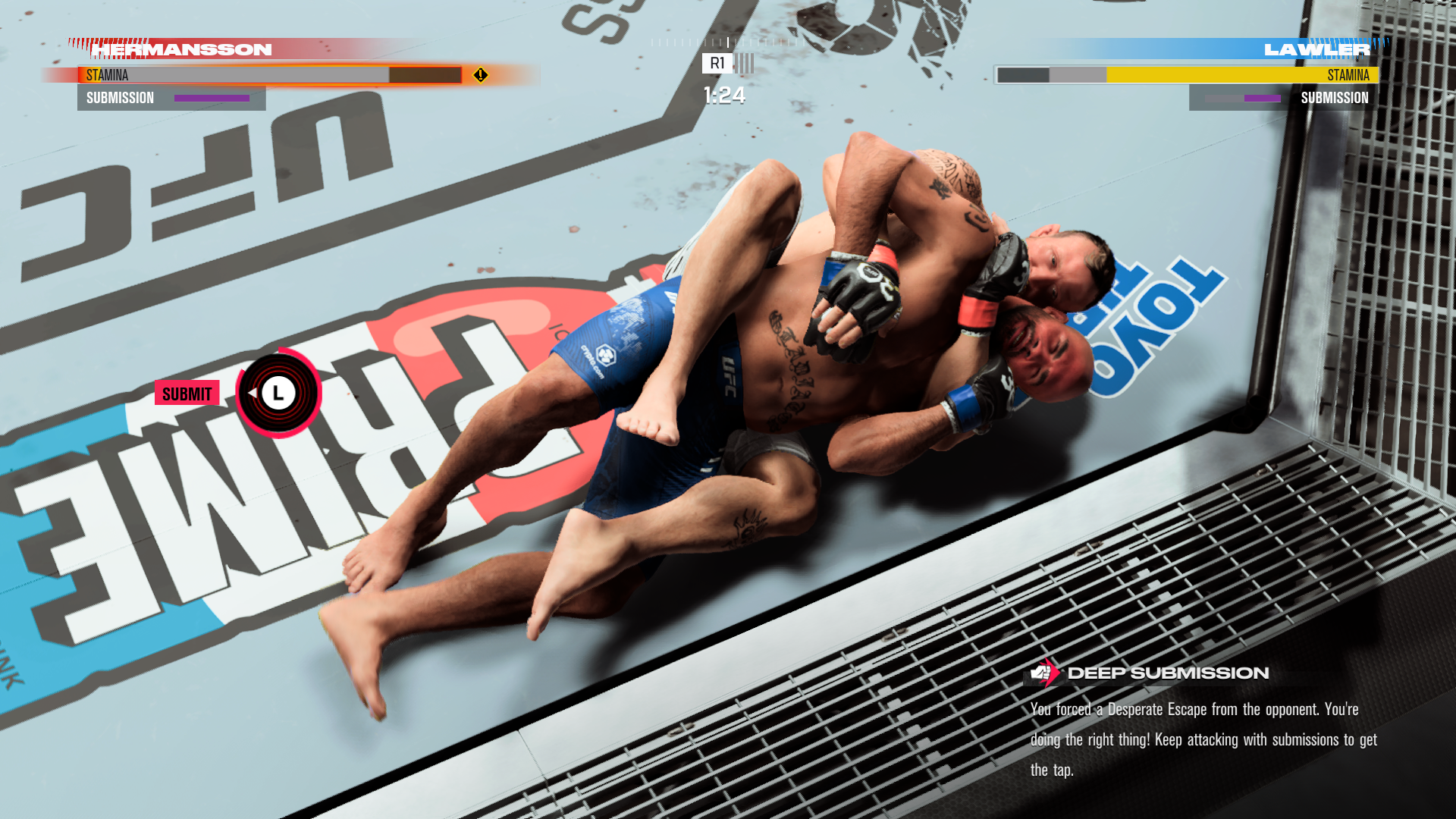Click the warning diamond on Hermansson's stamina bar
The image size is (1456, 819).
[x=479, y=75]
